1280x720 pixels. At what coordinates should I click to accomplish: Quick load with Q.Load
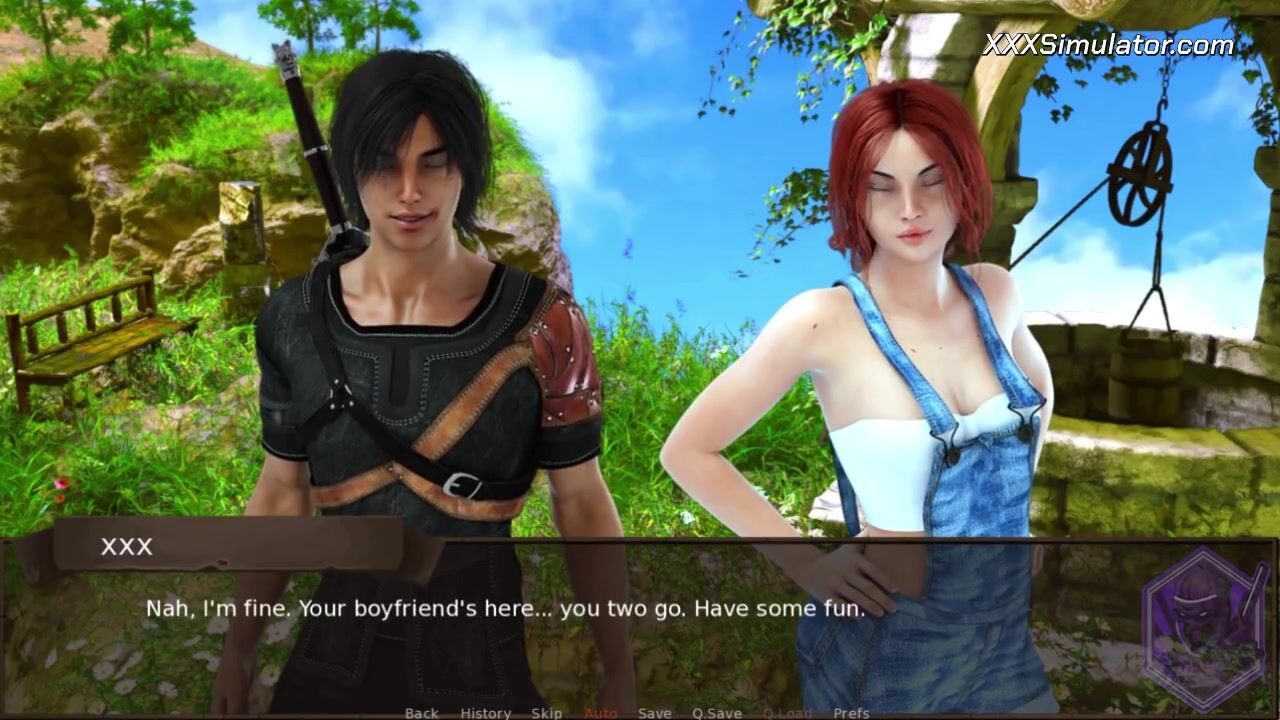[787, 713]
